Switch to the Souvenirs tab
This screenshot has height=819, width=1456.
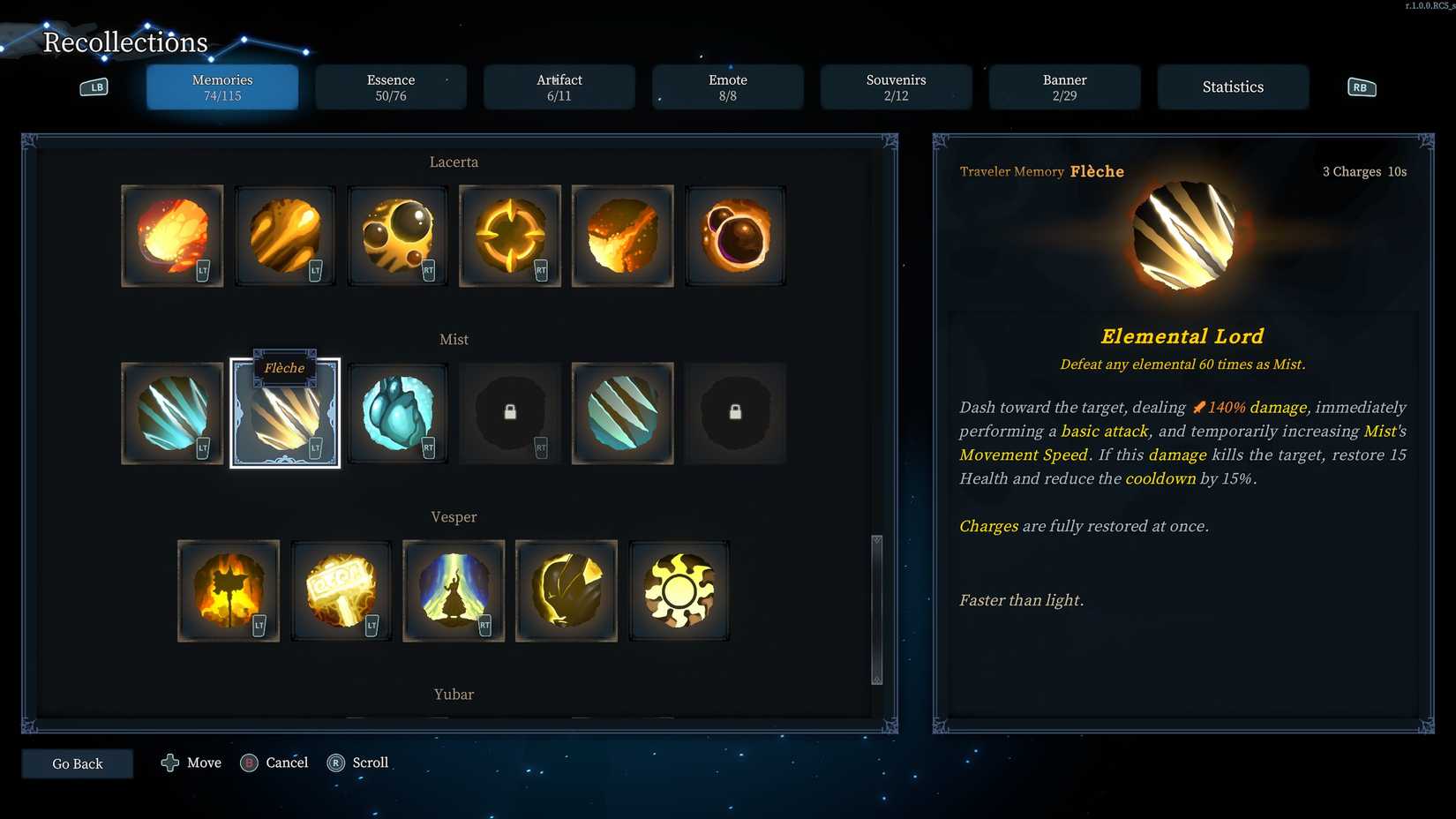pos(896,87)
